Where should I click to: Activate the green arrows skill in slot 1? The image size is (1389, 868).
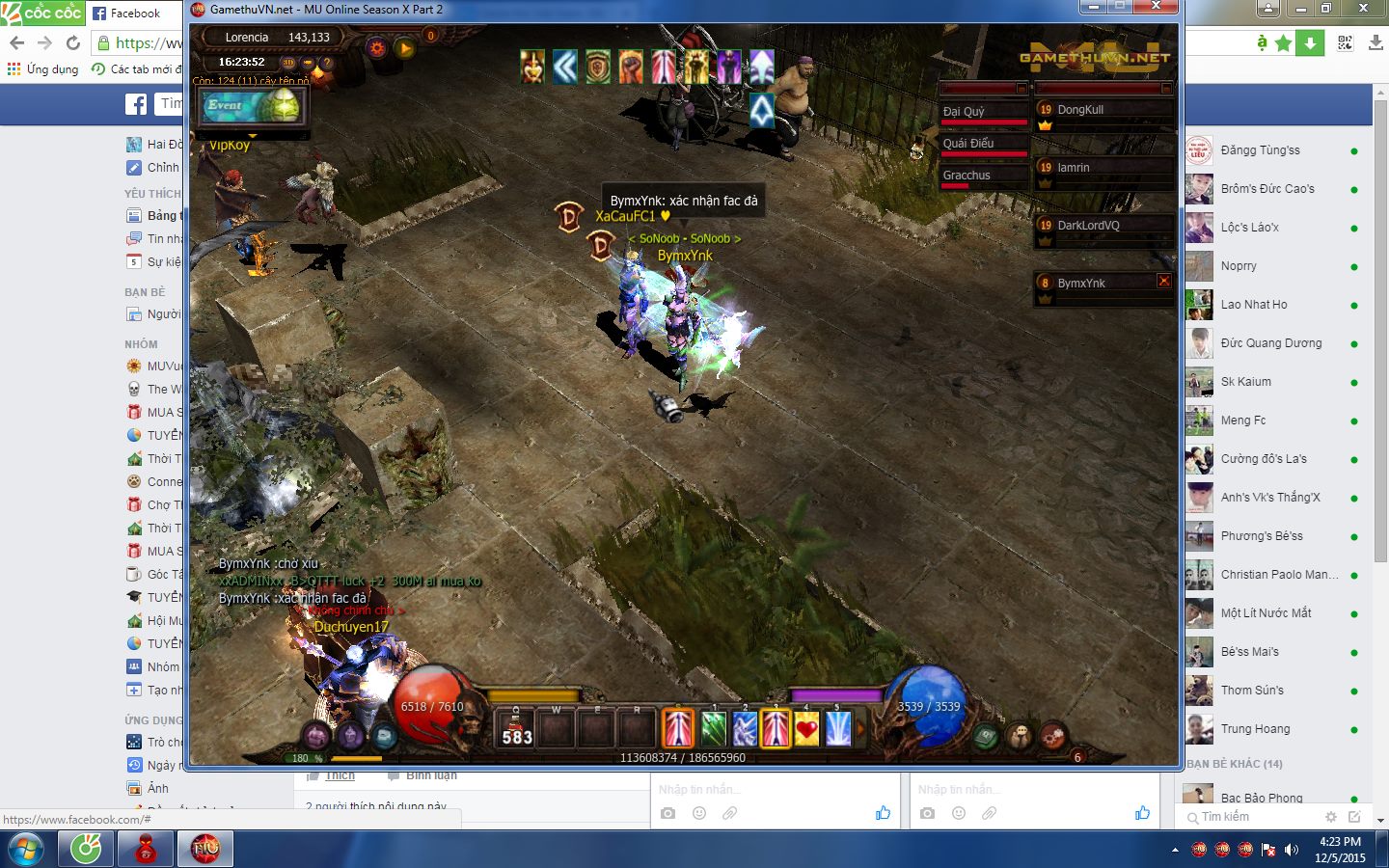713,729
